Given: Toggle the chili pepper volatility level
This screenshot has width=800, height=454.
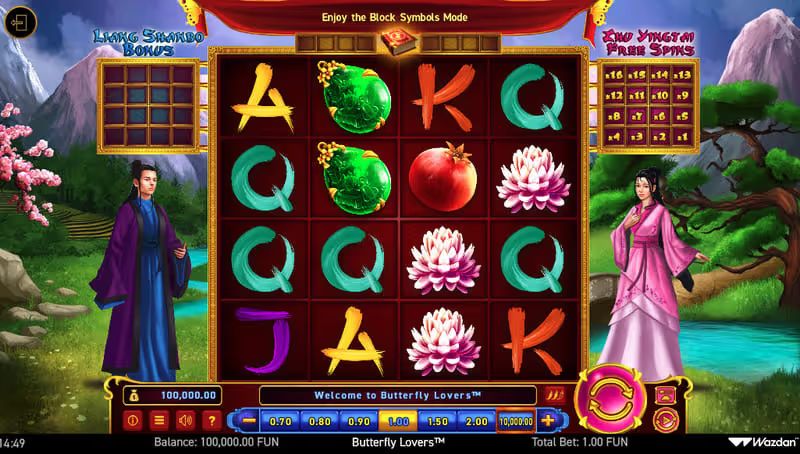Looking at the screenshot, I should coord(556,395).
